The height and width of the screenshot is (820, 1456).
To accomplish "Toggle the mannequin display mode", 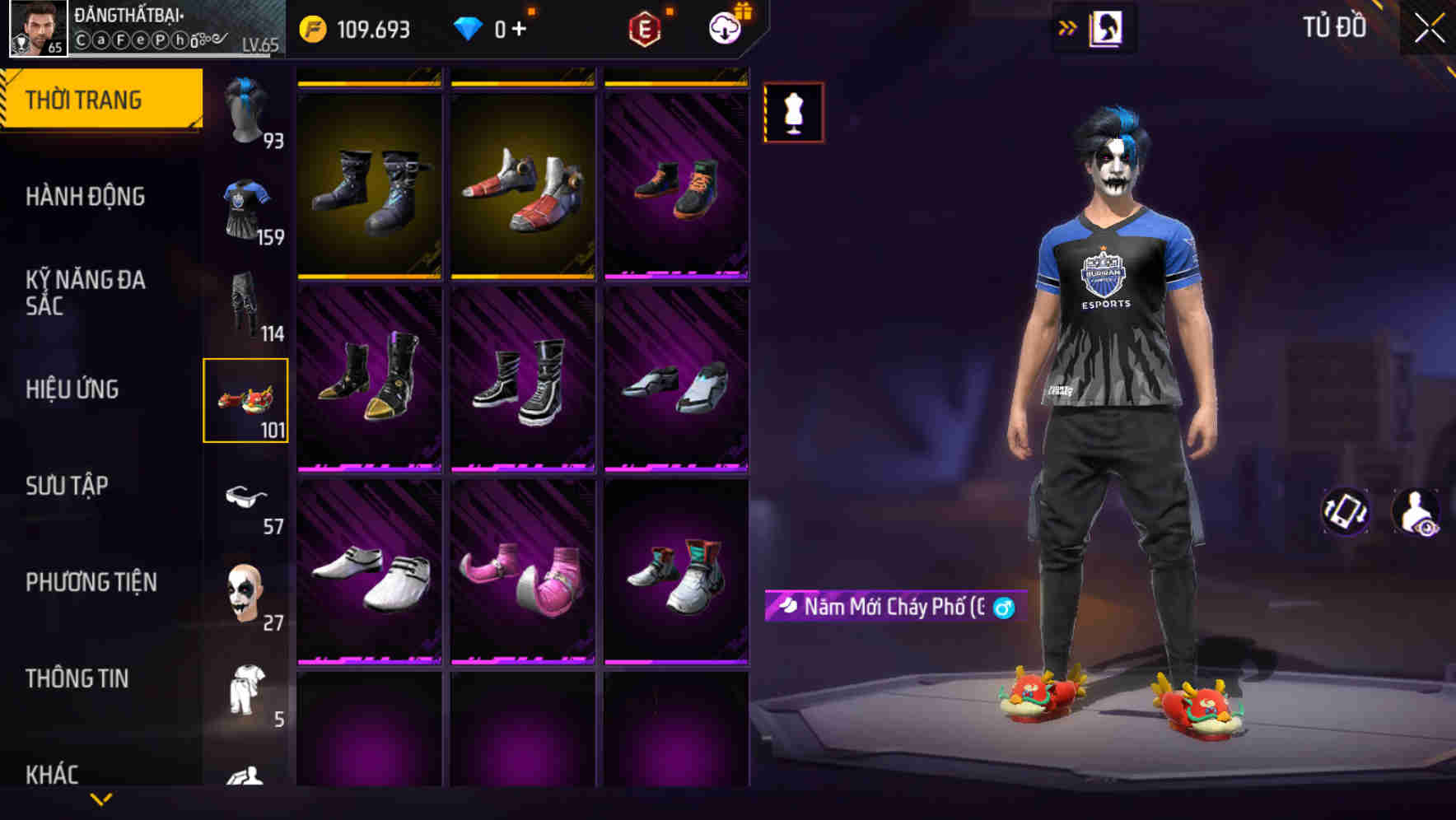I will (x=793, y=113).
